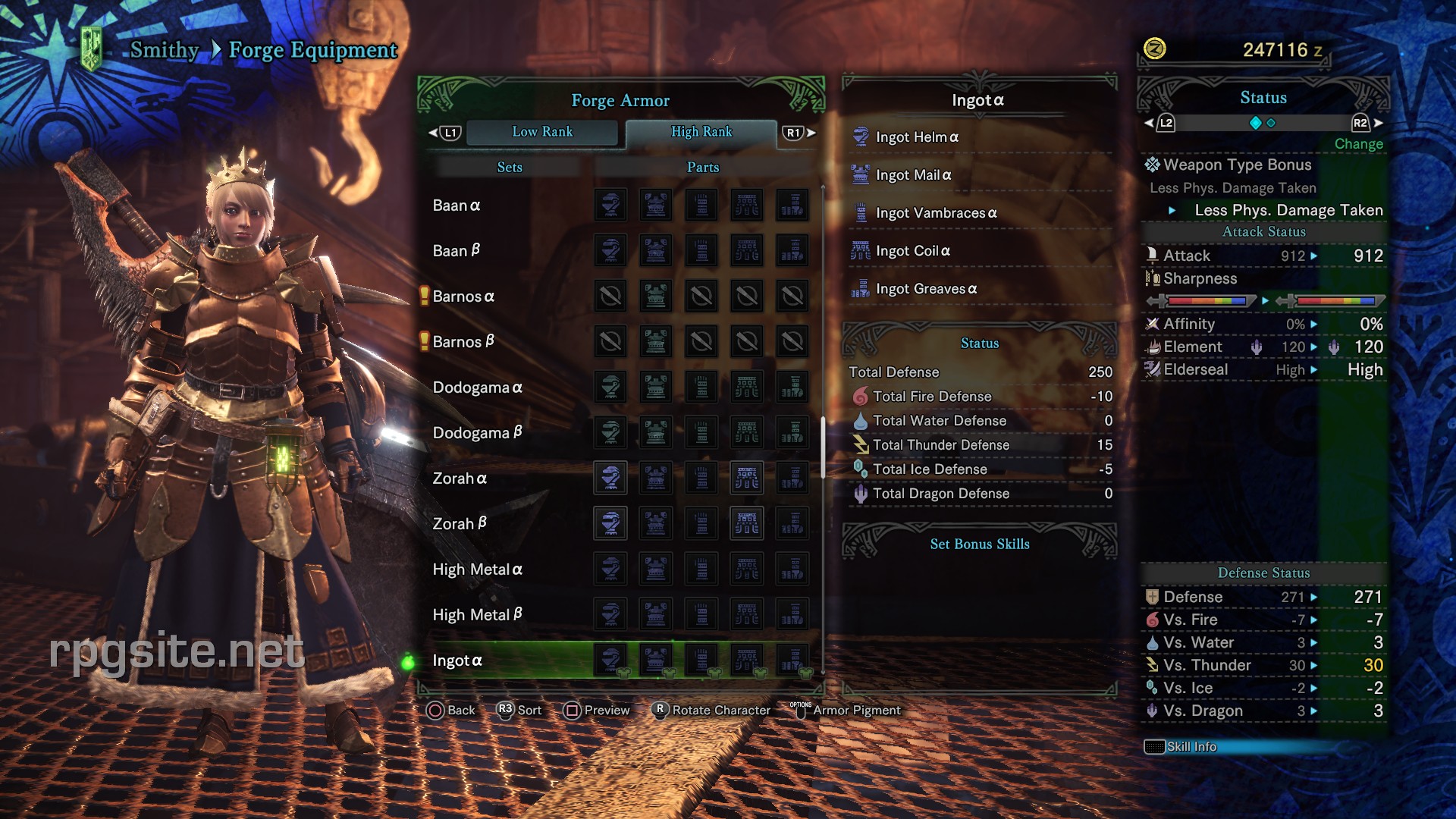Pick the Ingot Coil α waist icon
This screenshot has width=1456, height=819.
[861, 251]
